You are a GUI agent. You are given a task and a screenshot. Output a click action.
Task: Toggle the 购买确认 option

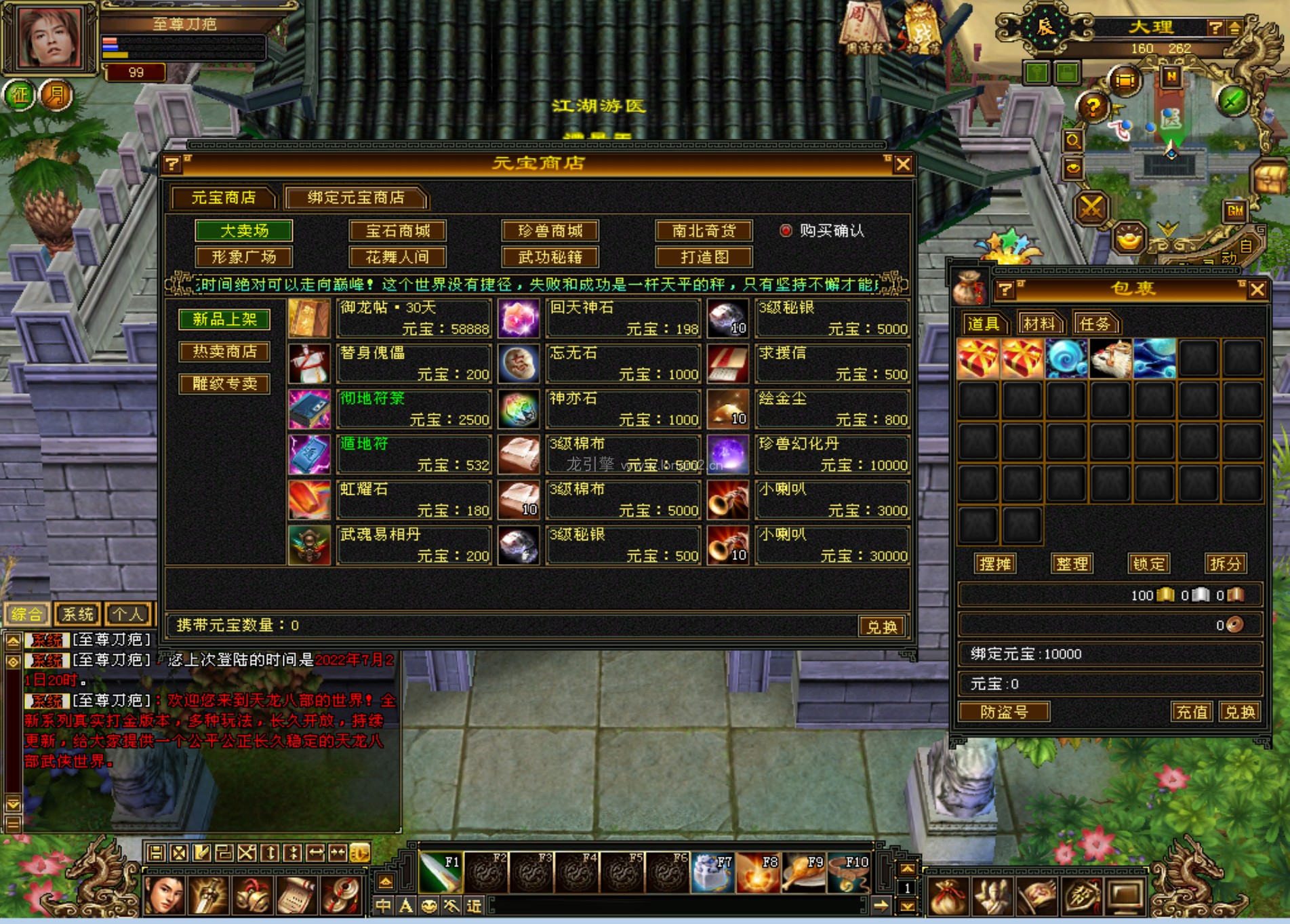click(786, 231)
